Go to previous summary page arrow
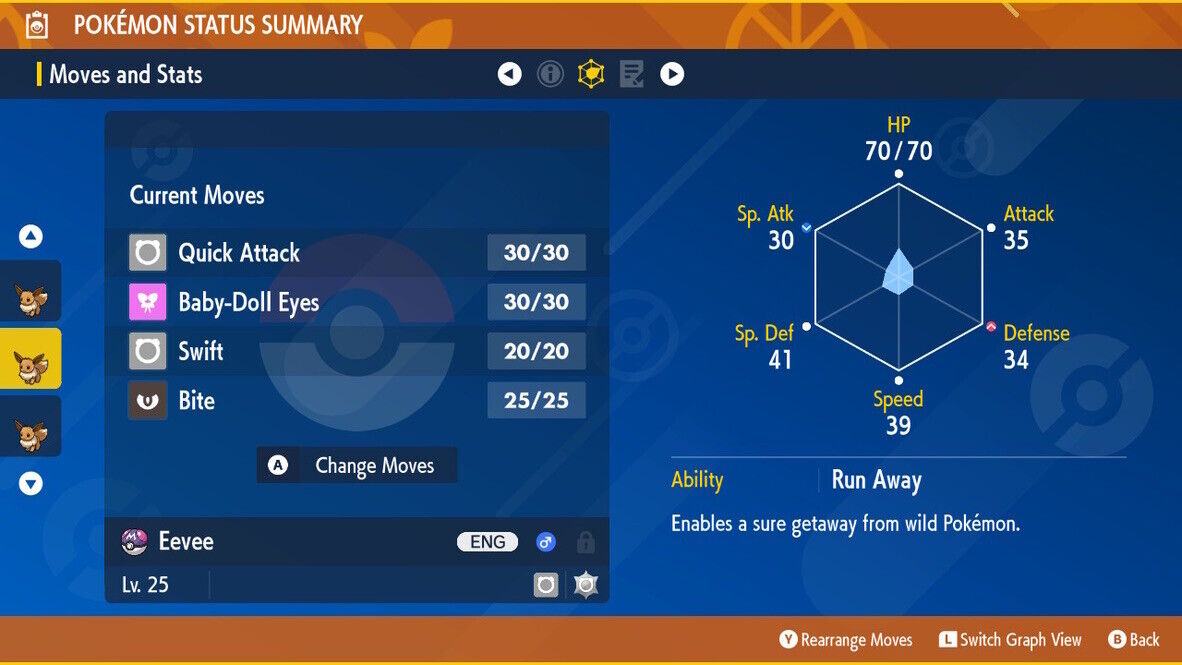The width and height of the screenshot is (1182, 665). [510, 74]
